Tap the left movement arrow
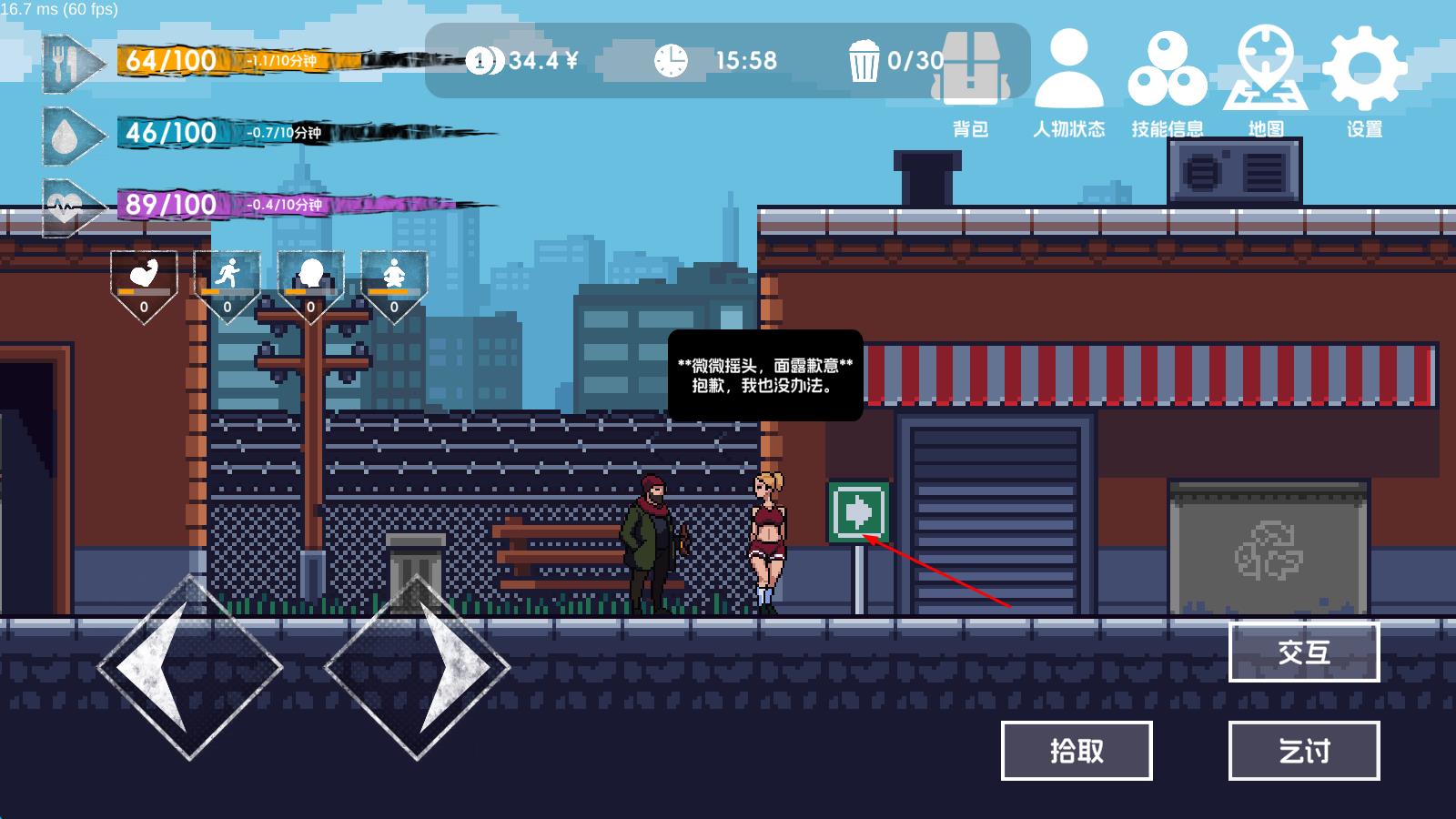This screenshot has height=819, width=1456. coord(189,667)
